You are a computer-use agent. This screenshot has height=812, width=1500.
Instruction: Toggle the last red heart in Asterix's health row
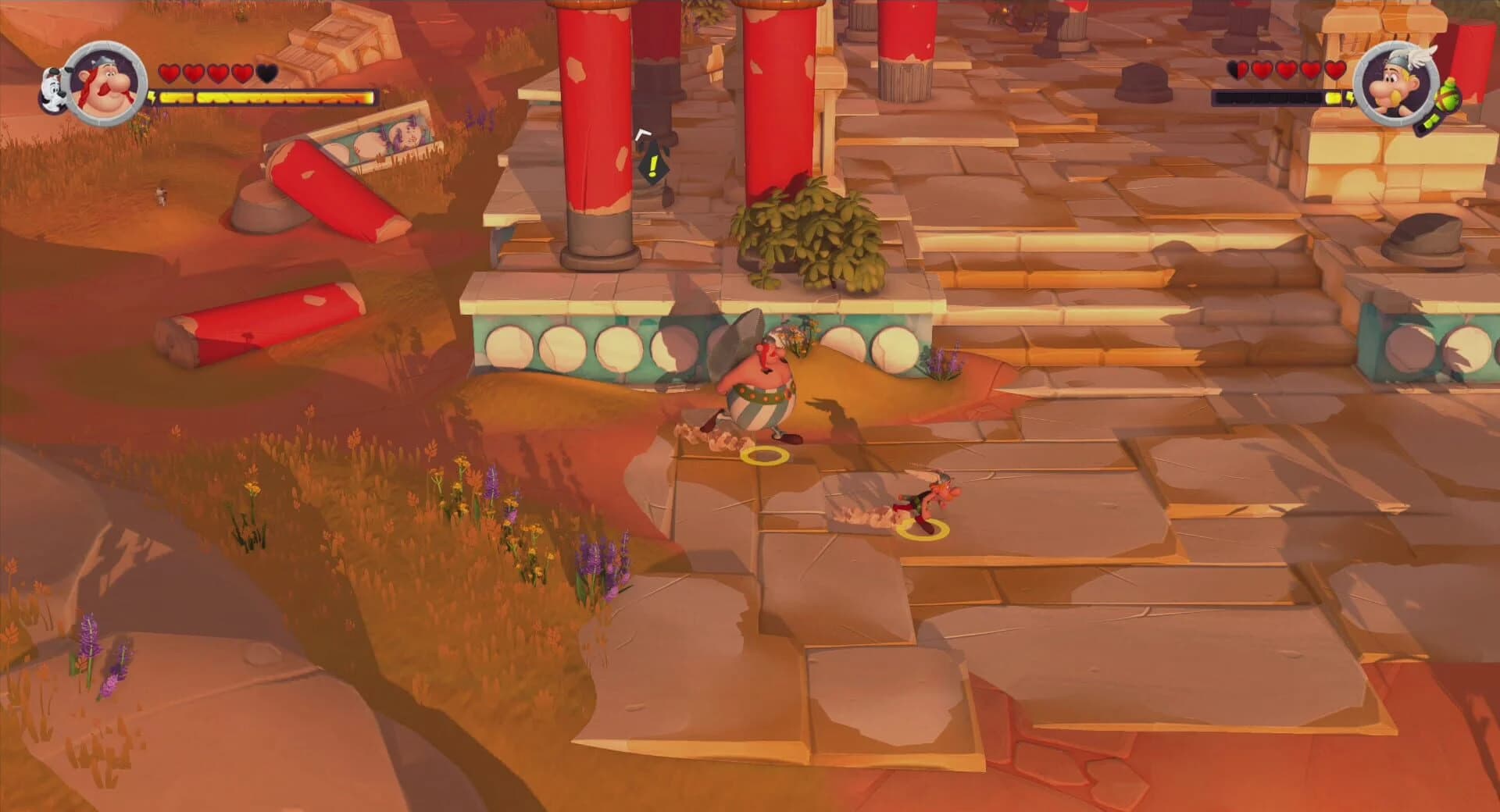pos(1334,70)
